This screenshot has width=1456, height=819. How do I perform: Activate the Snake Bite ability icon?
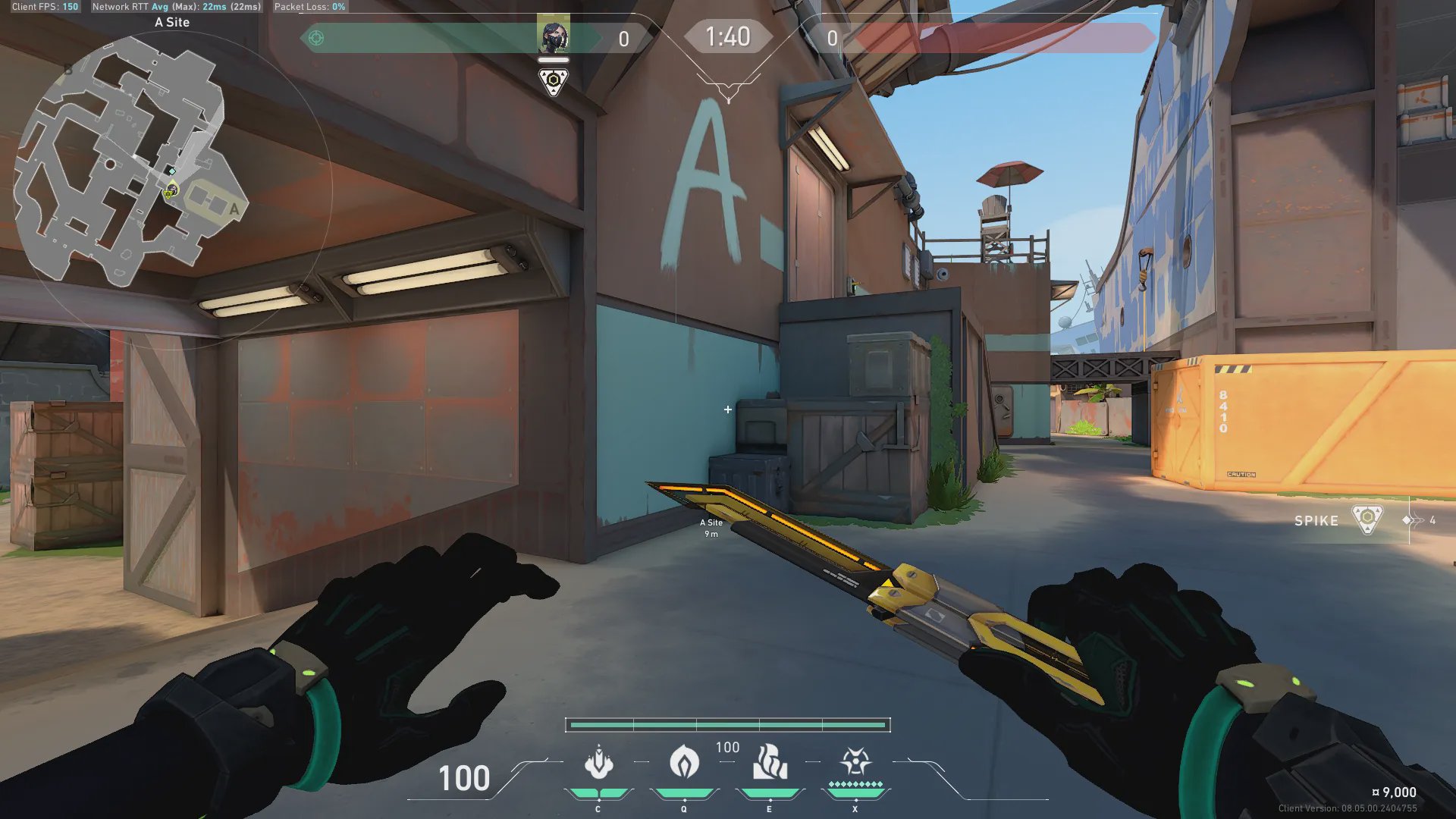[x=598, y=763]
